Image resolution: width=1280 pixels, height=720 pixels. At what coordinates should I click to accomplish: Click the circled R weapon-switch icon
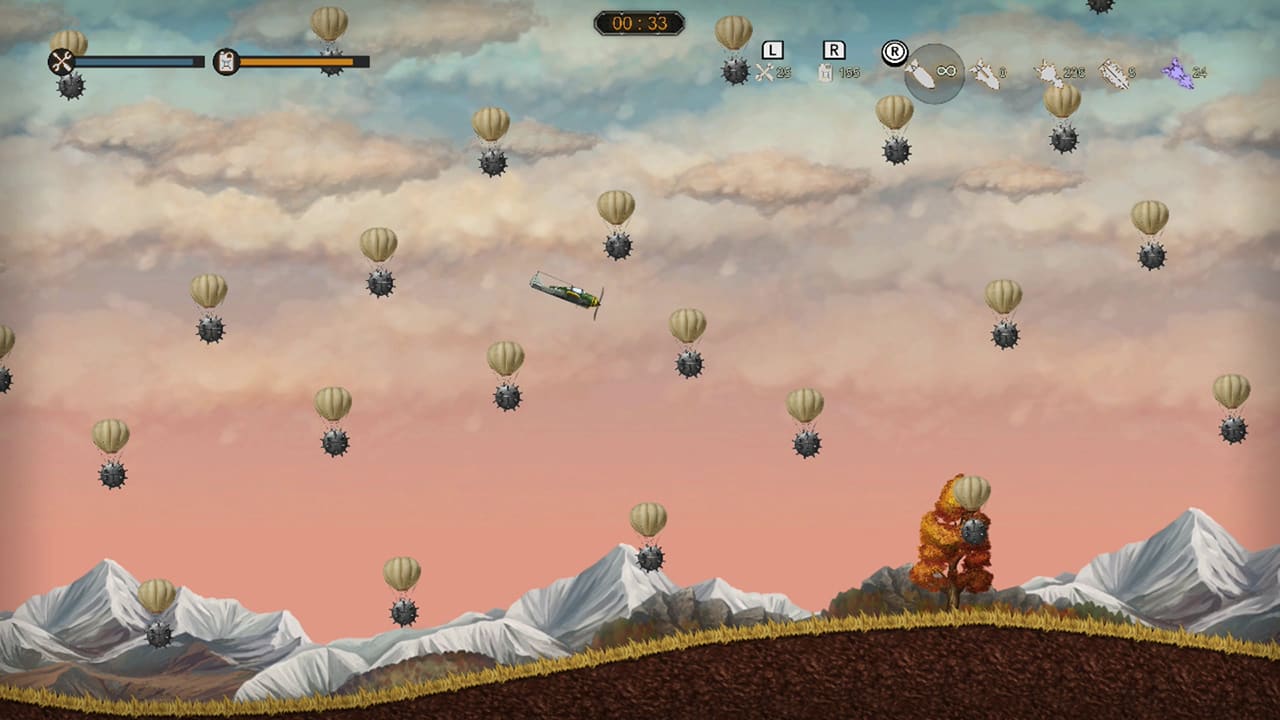tap(895, 50)
